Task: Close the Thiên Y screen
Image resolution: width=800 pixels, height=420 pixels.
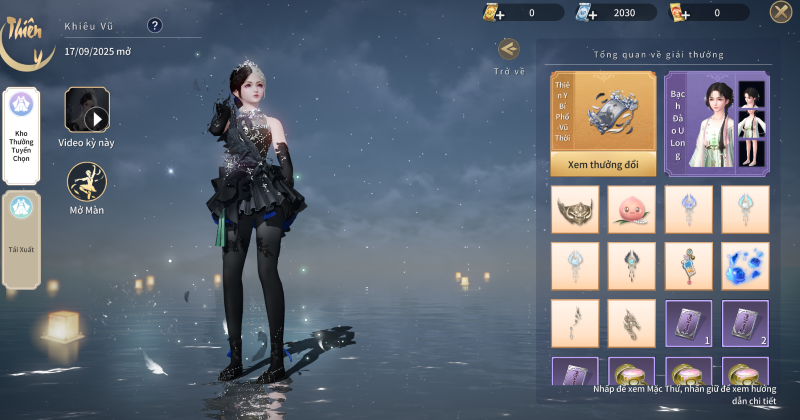Action: pos(781,12)
